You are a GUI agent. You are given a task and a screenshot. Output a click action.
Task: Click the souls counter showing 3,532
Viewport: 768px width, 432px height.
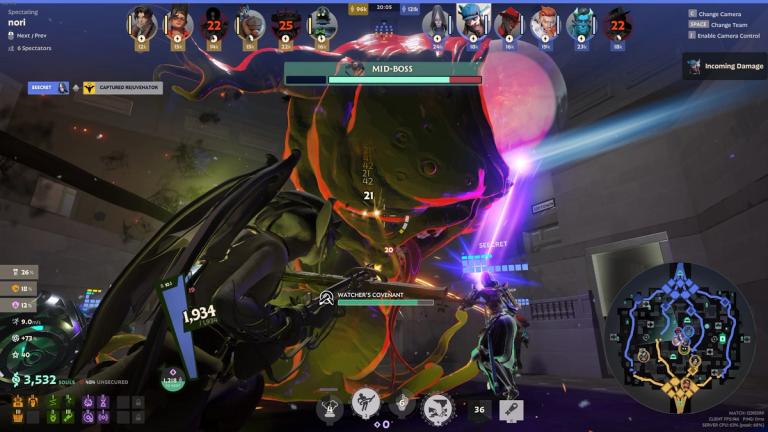(x=38, y=380)
